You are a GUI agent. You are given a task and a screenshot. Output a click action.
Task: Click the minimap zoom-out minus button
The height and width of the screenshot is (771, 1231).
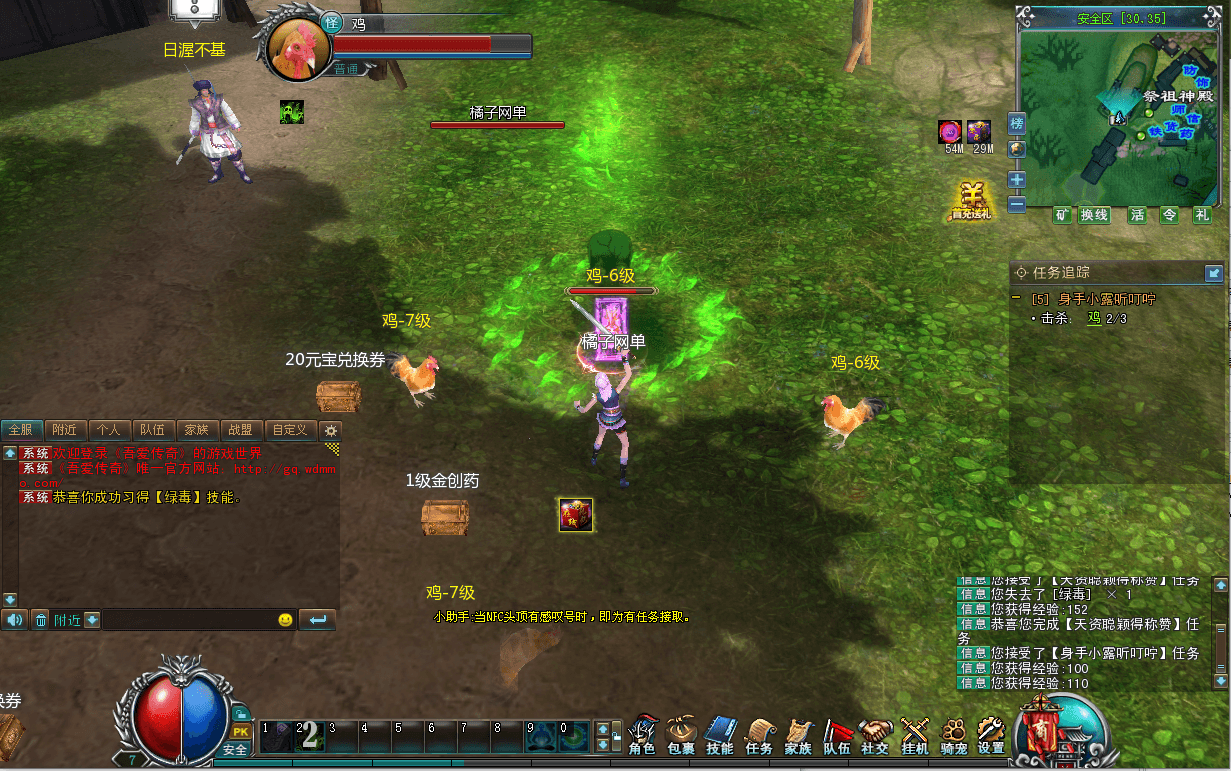click(x=1017, y=204)
